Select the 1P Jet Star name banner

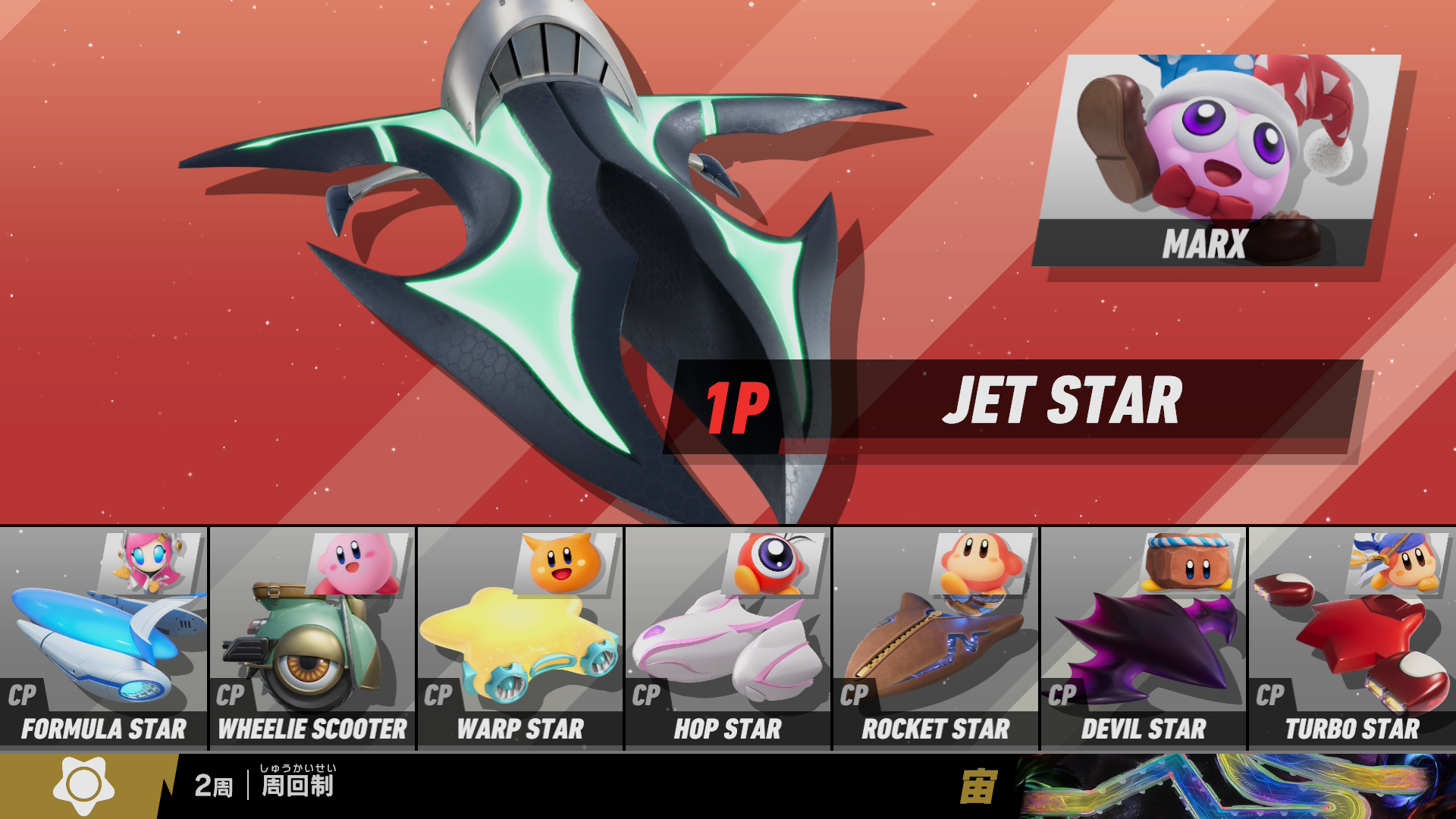coord(1012,405)
